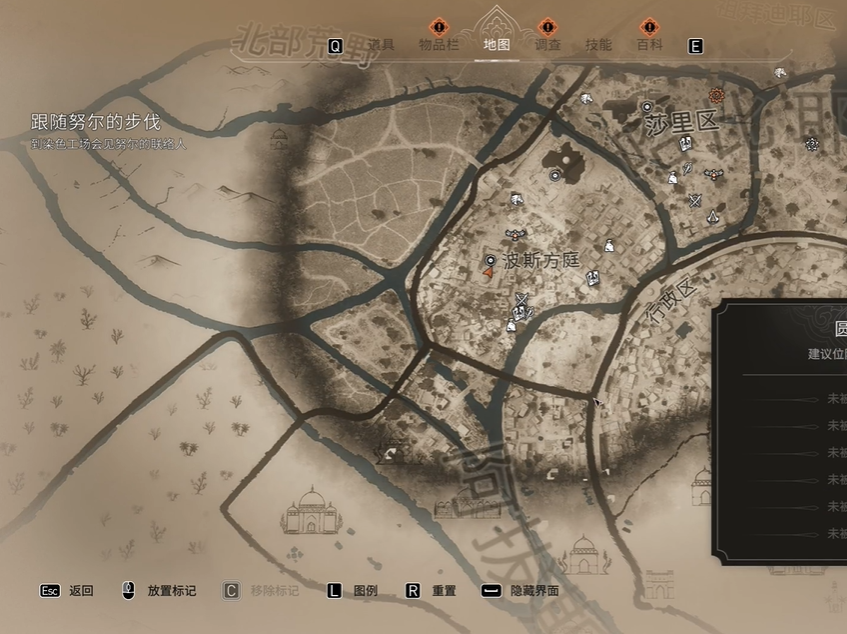The height and width of the screenshot is (634, 847).
Task: Open the 图例 map legend
Action: 354,591
